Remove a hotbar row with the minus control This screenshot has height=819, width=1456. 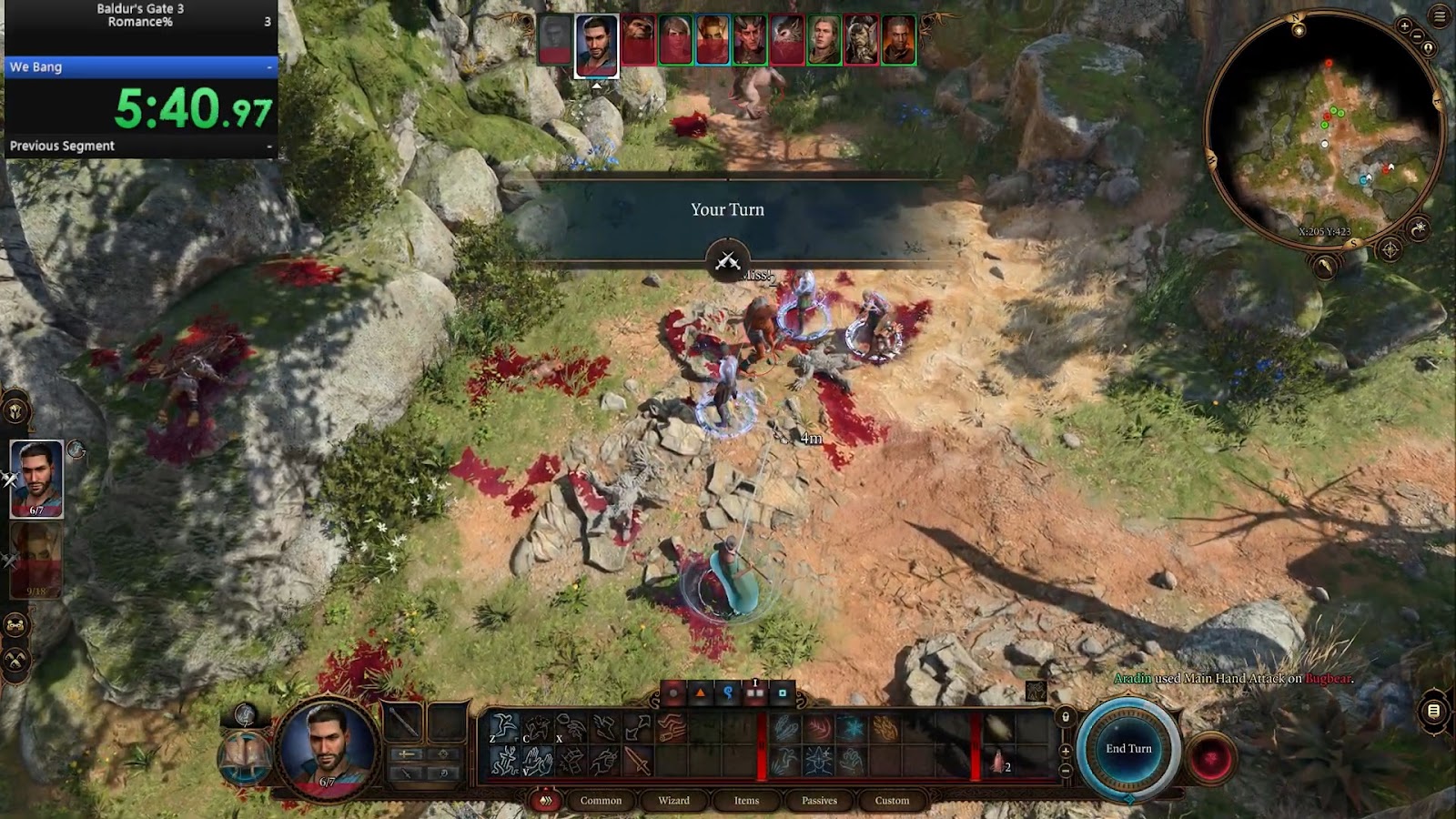[x=1065, y=771]
